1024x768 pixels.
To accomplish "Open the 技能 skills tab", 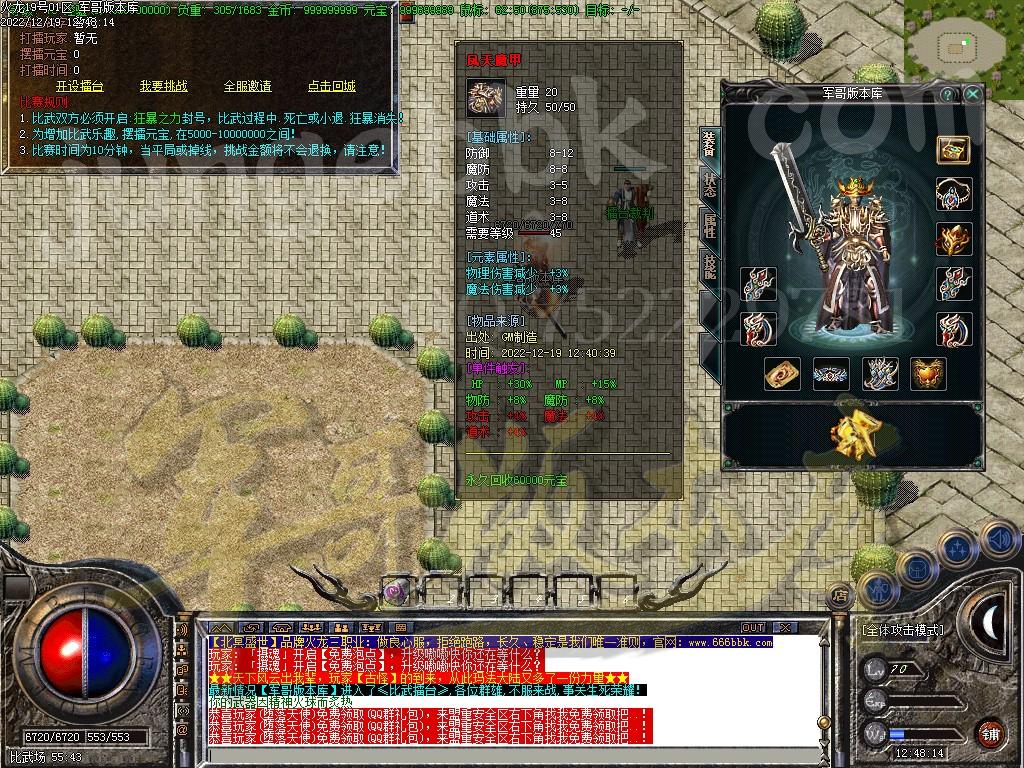I will pos(709,265).
